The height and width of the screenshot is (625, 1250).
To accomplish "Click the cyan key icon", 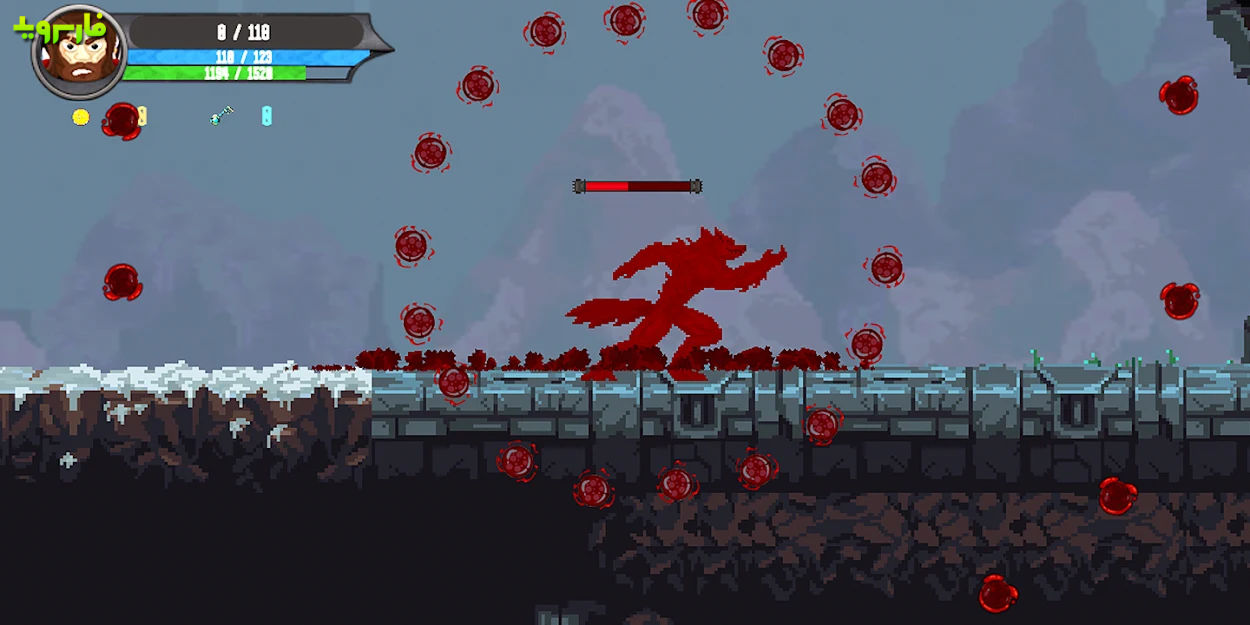I will 221,116.
